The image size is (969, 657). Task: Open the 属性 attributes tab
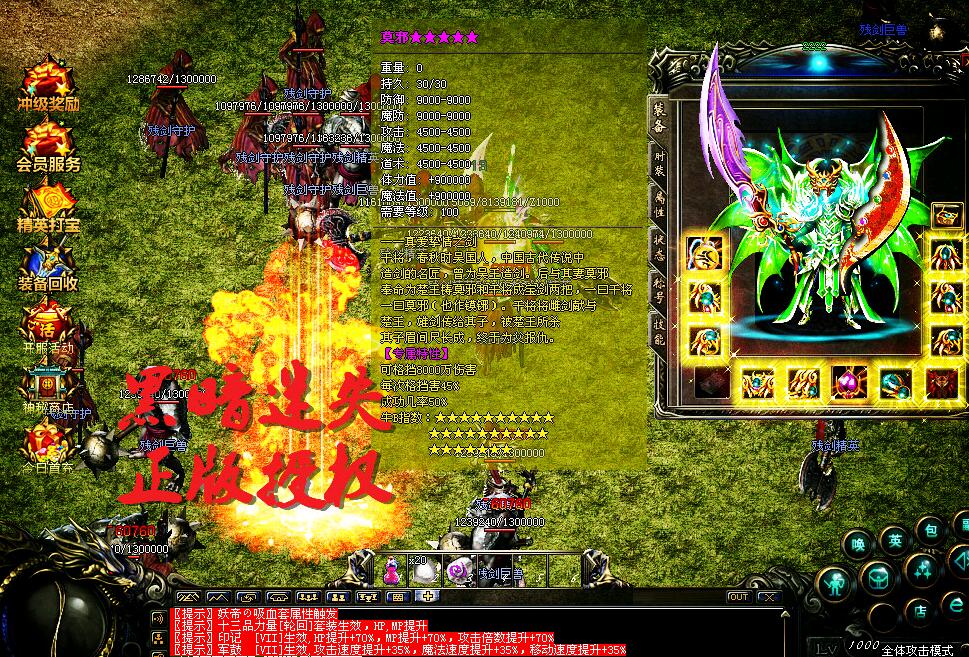(x=659, y=205)
